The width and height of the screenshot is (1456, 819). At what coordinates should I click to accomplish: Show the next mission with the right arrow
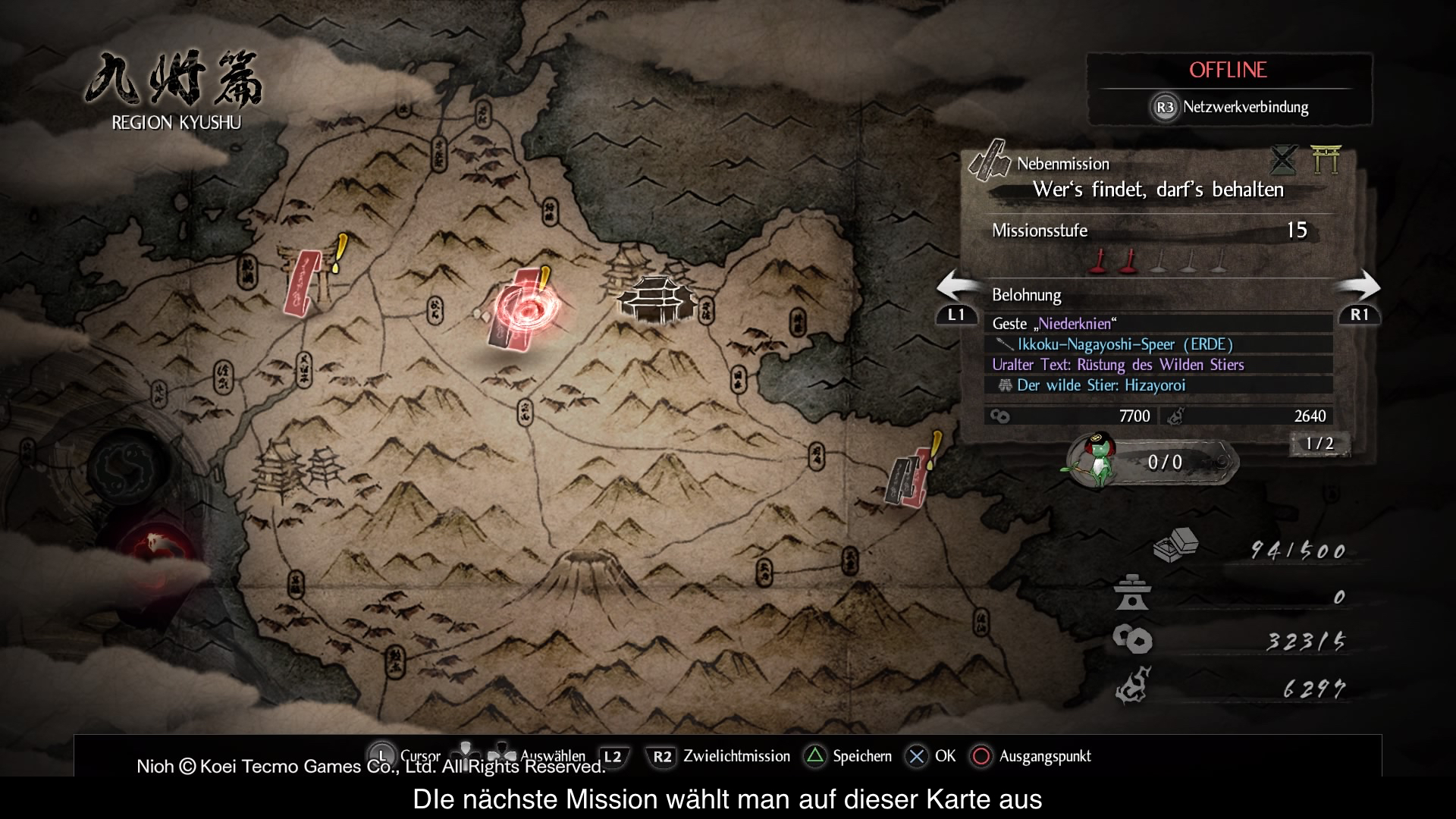tap(1359, 297)
